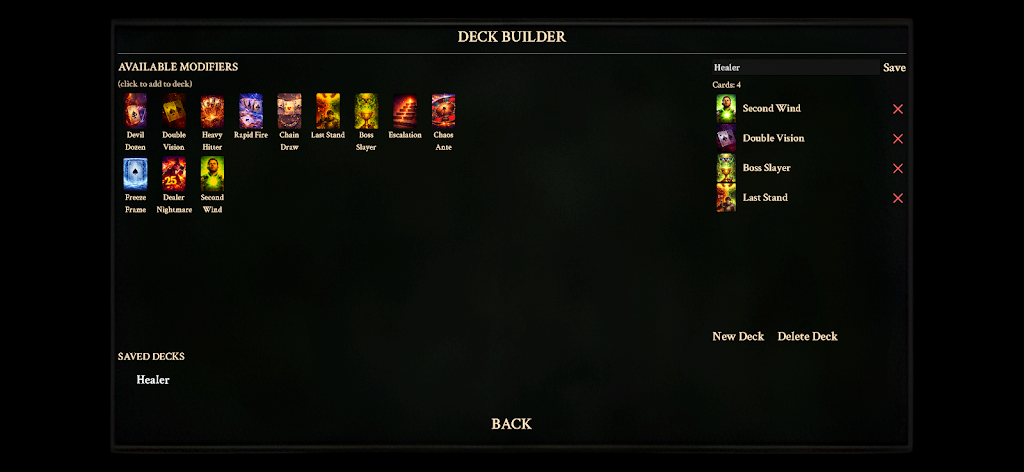Screen dimensions: 1024x472
Task: Create a New Deck
Action: pyautogui.click(x=738, y=336)
